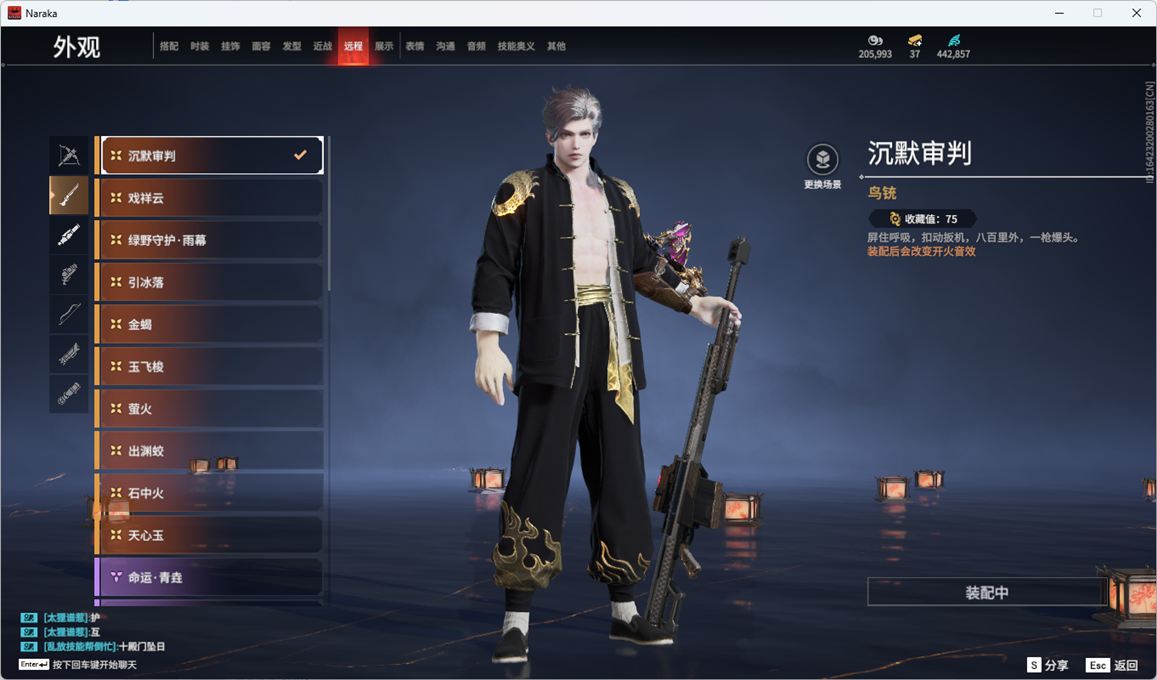
Task: Close the Naraka window
Action: 1136,13
